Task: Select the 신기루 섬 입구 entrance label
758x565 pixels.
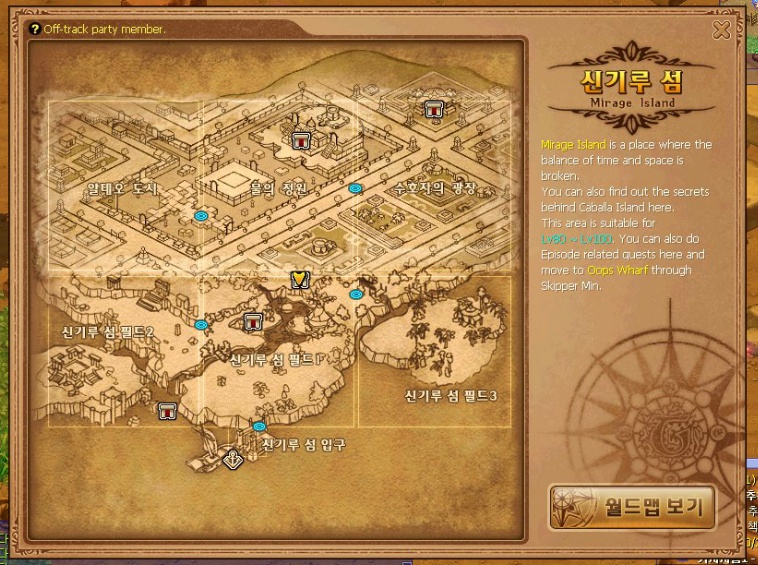Action: point(303,444)
